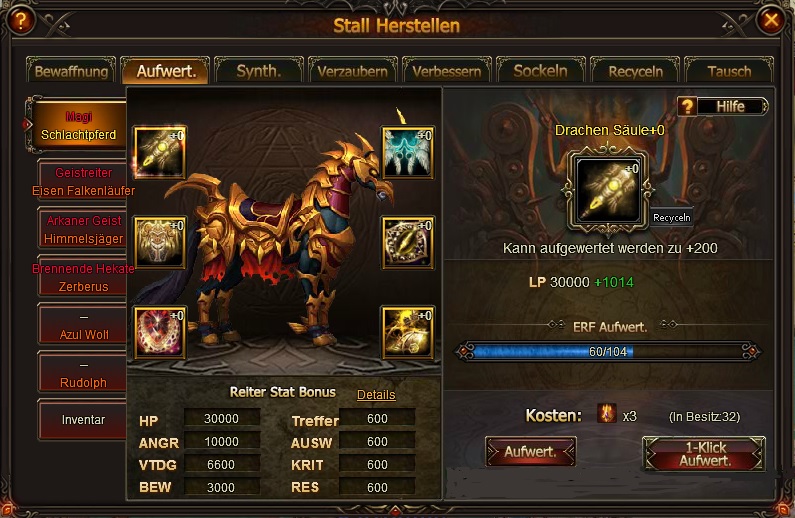The height and width of the screenshot is (518, 795).
Task: Select the Azul Wolf mount
Action: 83,326
